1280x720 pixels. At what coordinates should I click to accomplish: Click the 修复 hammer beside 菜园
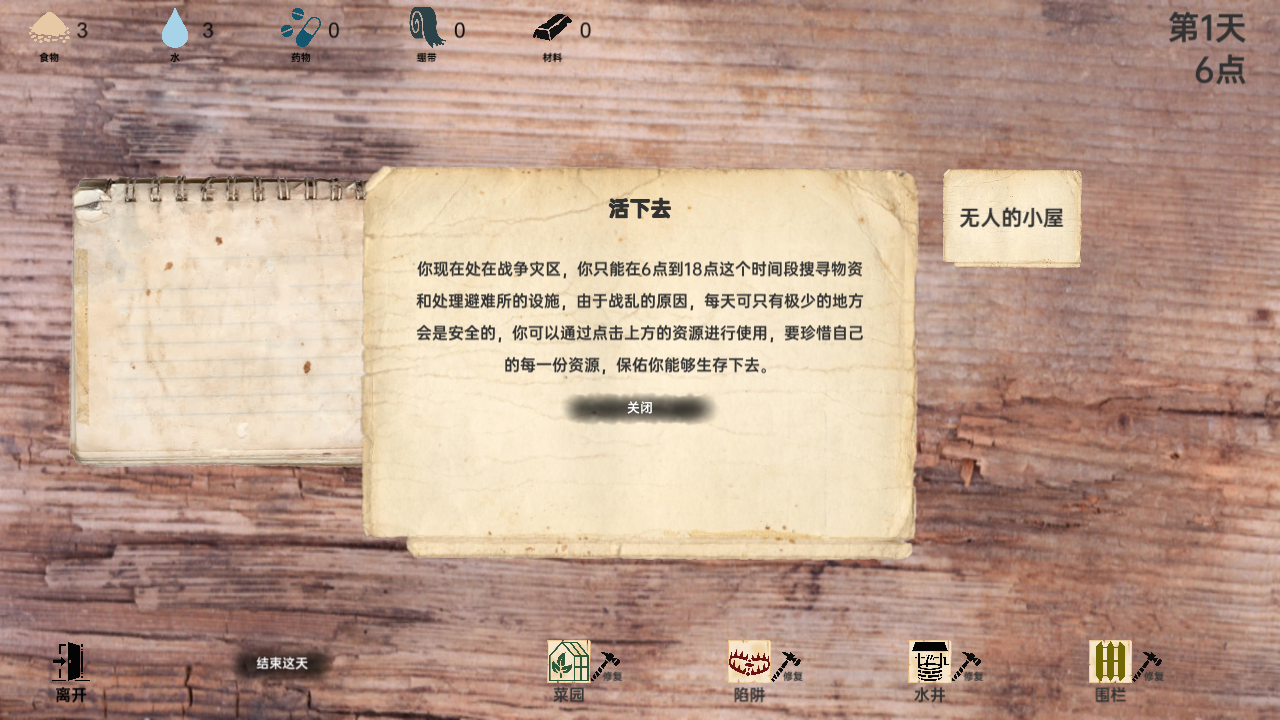(x=604, y=662)
